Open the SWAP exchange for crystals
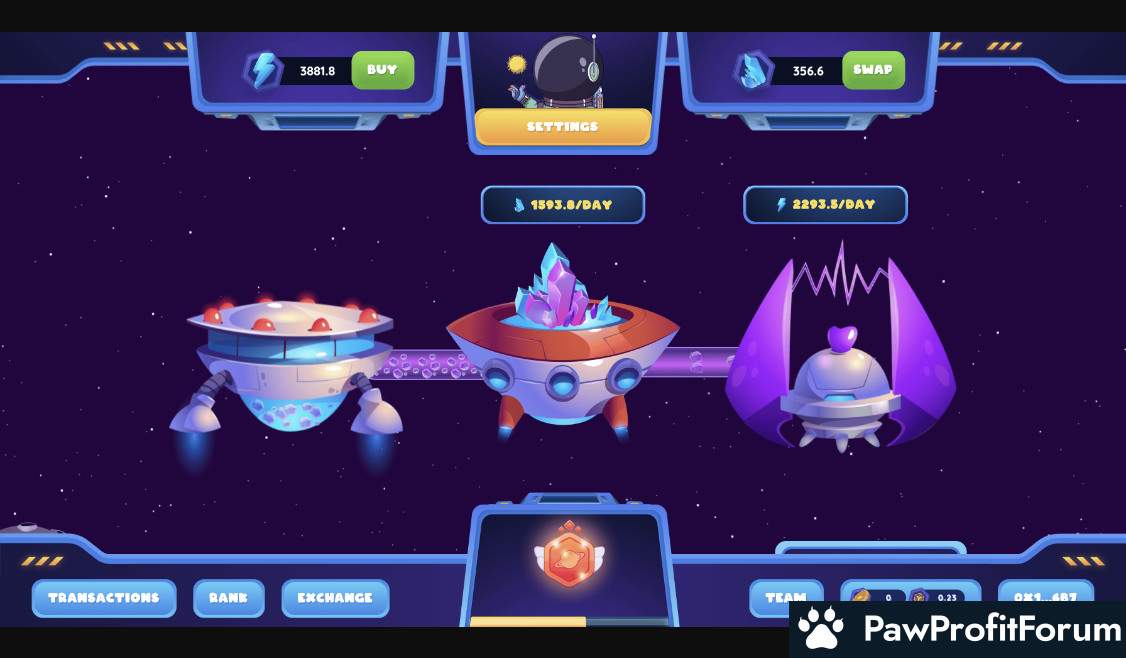The width and height of the screenshot is (1126, 658). [x=873, y=70]
